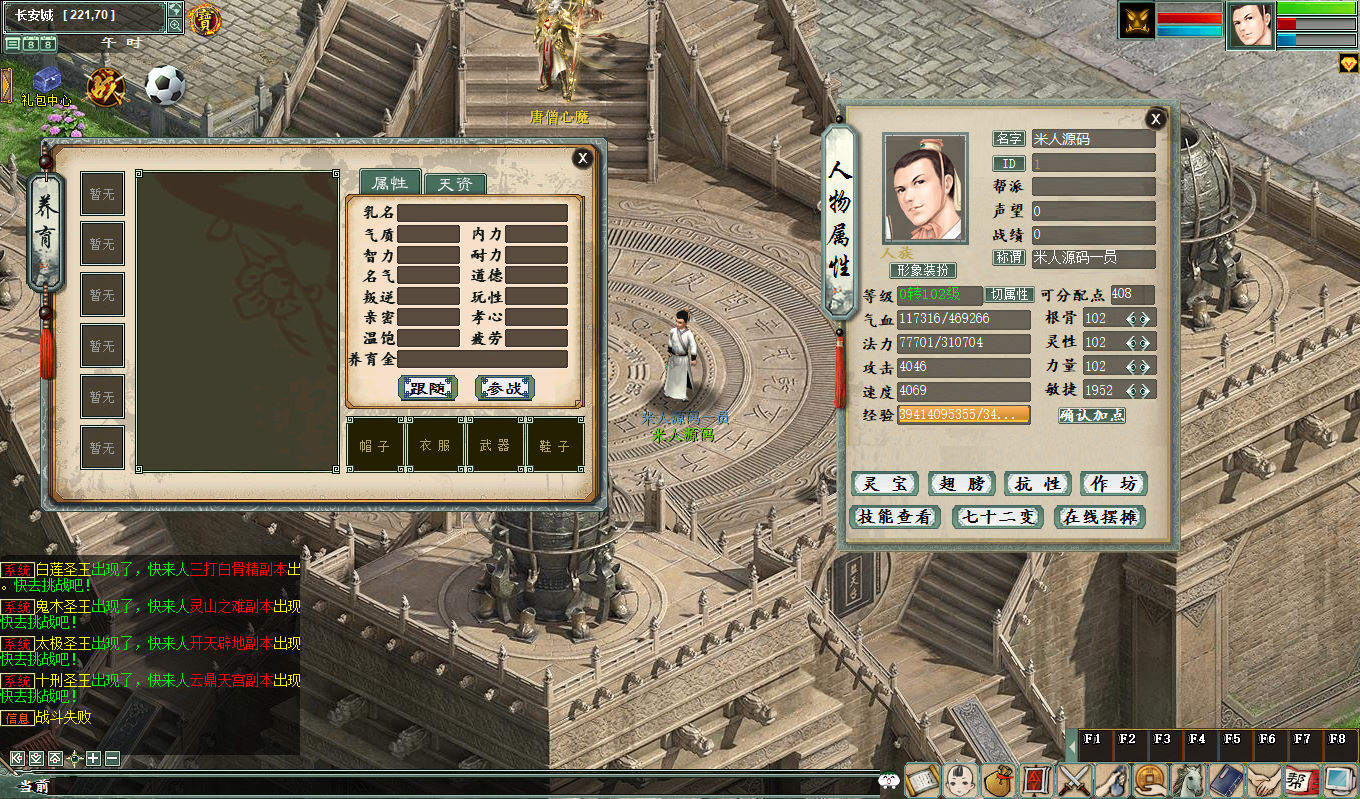This screenshot has height=799, width=1360.
Task: Close the 养育 pet-raising panel
Action: [x=582, y=158]
